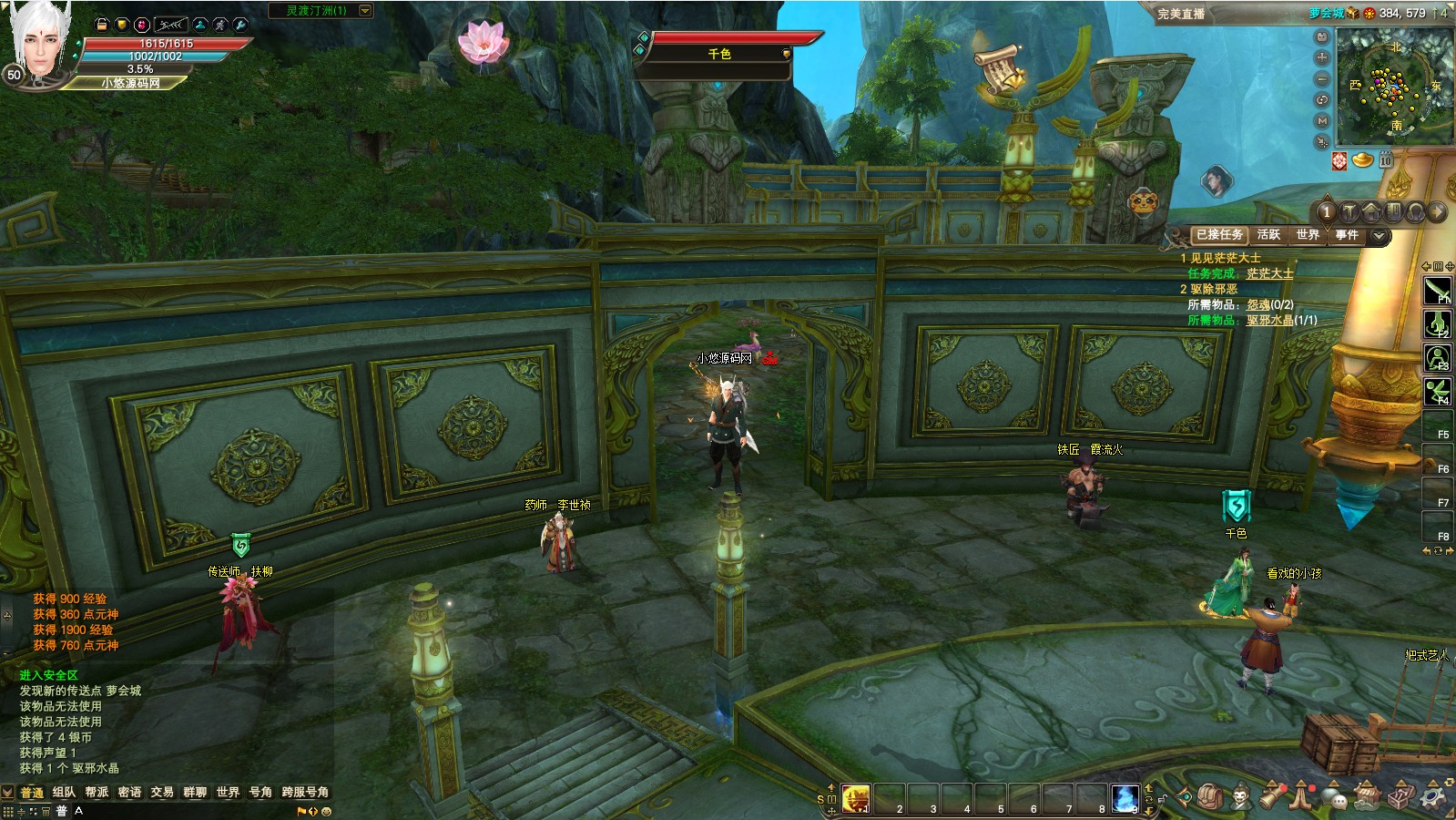Switch to the 世界 quest tab
The image size is (1456, 820).
pos(1308,235)
